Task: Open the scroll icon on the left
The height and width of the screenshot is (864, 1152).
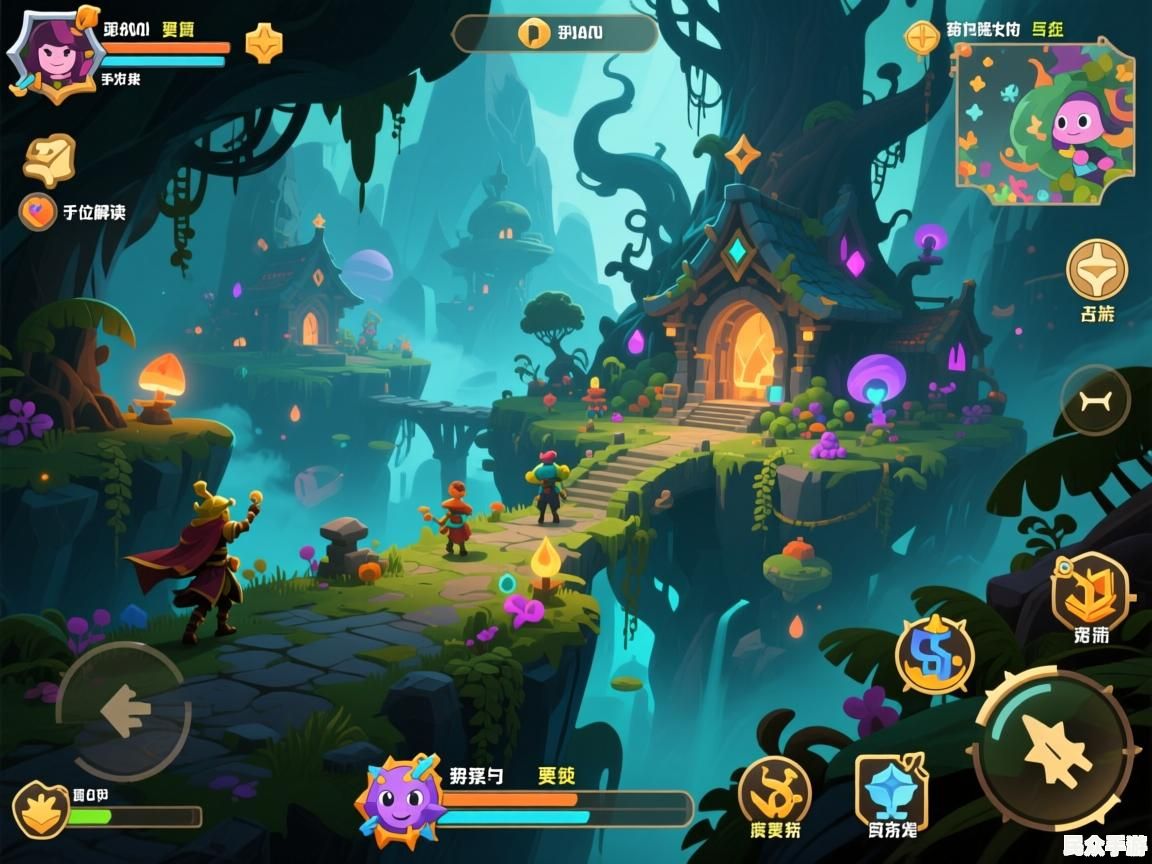Action: [49, 158]
